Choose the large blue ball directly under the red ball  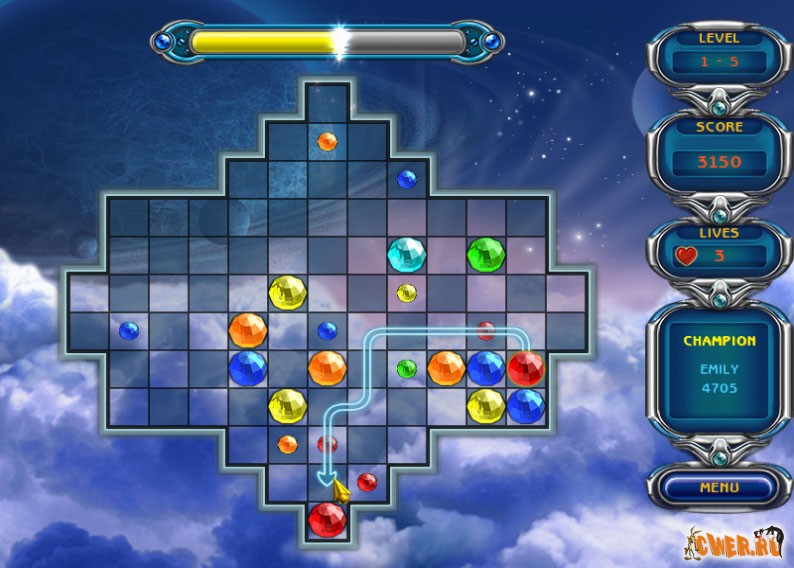click(525, 405)
